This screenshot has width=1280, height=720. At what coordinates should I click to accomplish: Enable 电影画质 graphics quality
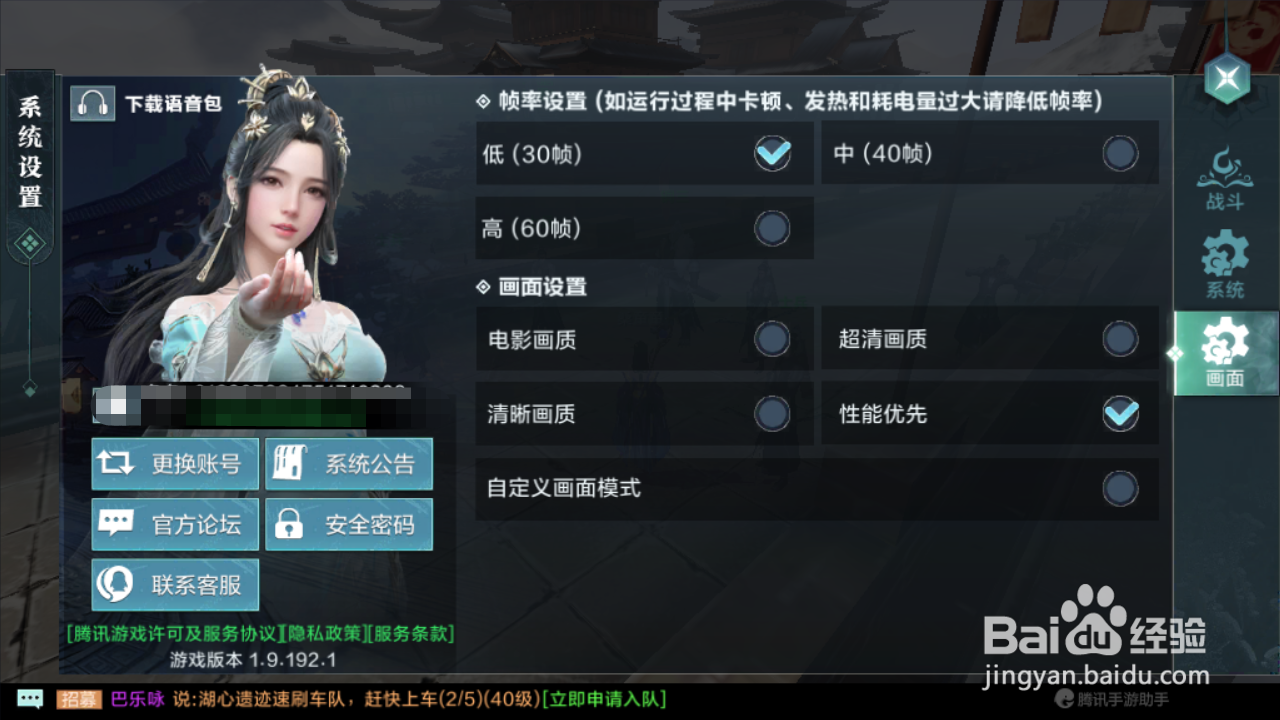(x=771, y=339)
